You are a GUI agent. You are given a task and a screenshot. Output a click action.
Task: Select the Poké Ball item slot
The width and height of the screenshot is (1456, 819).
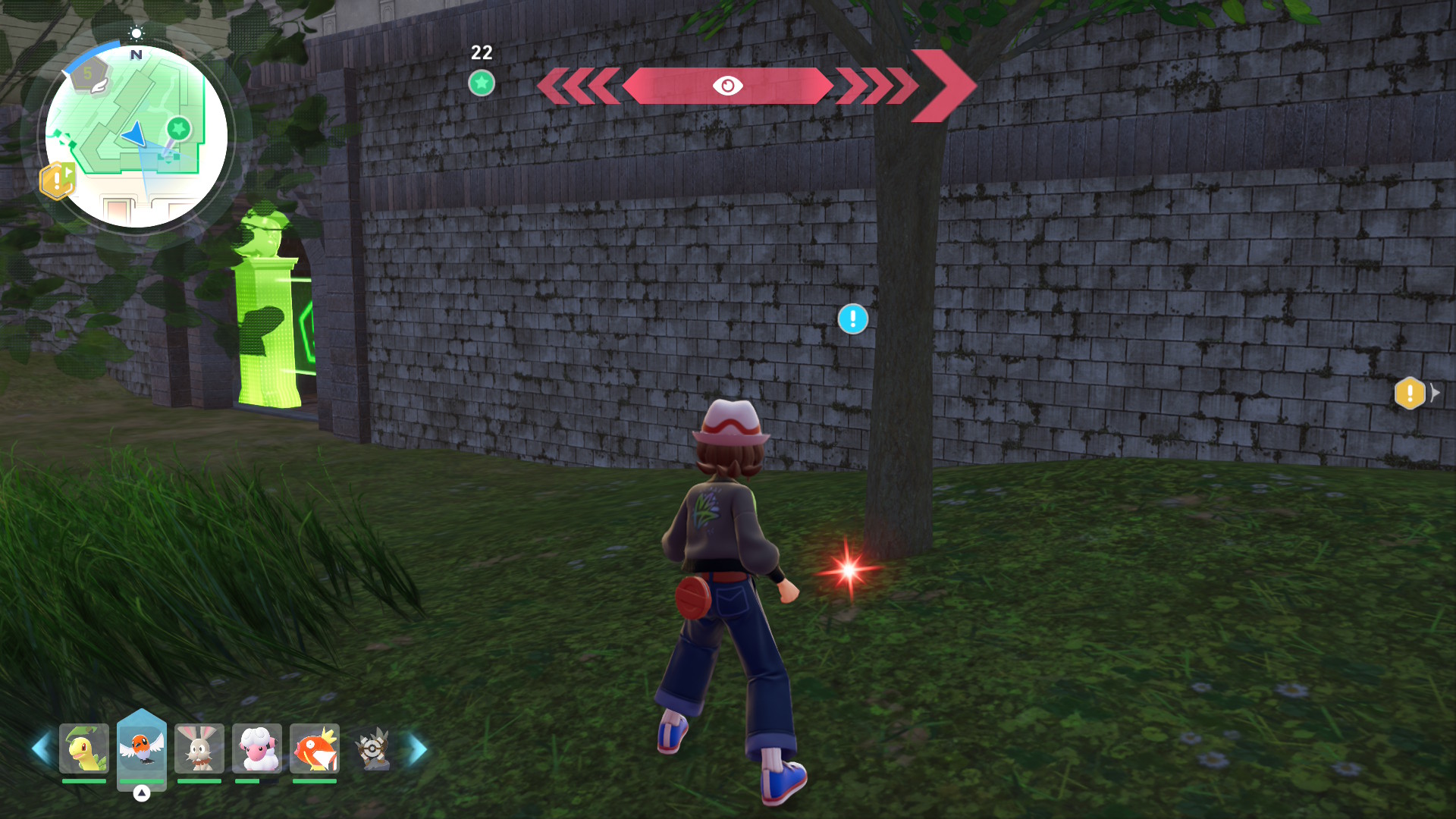click(x=372, y=749)
